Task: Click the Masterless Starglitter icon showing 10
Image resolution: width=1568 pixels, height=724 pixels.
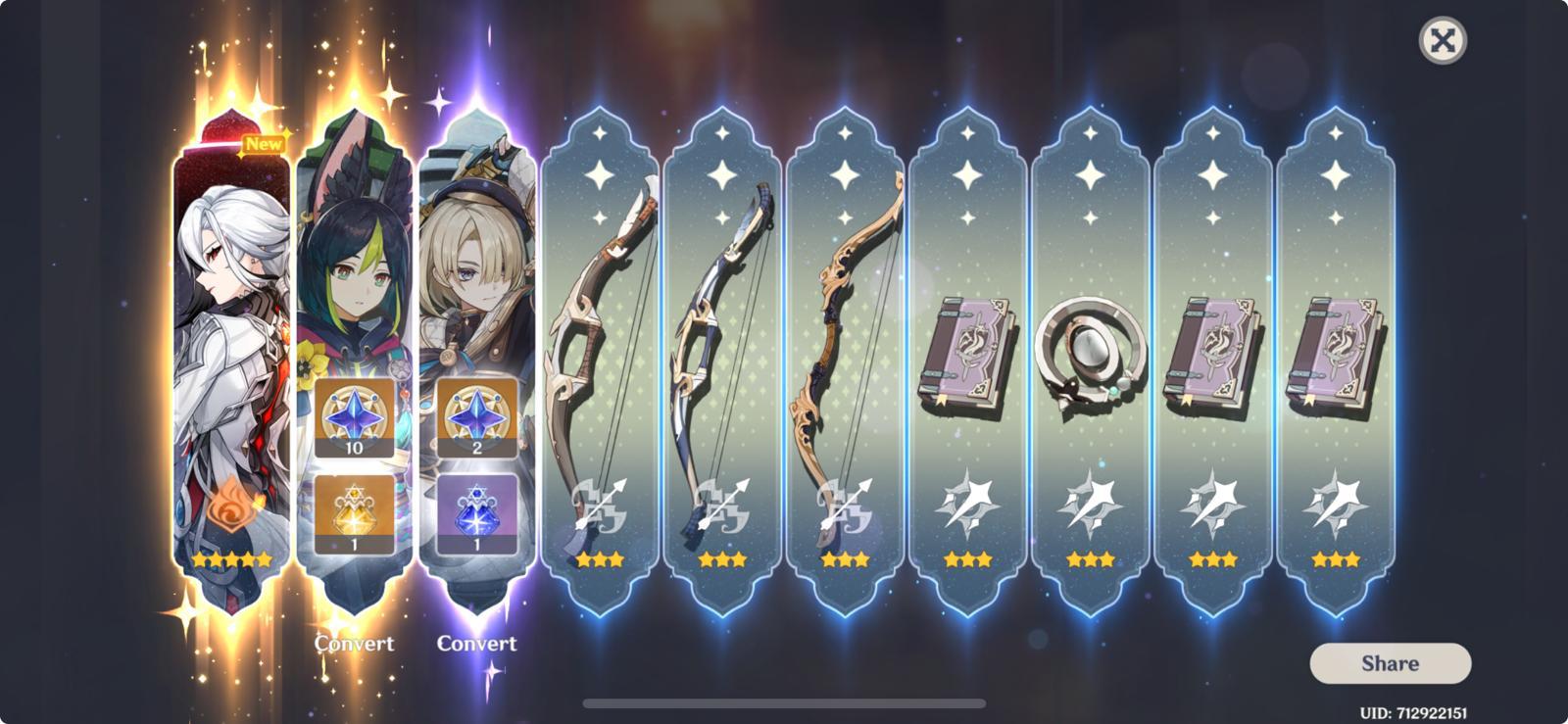Action: tap(356, 419)
